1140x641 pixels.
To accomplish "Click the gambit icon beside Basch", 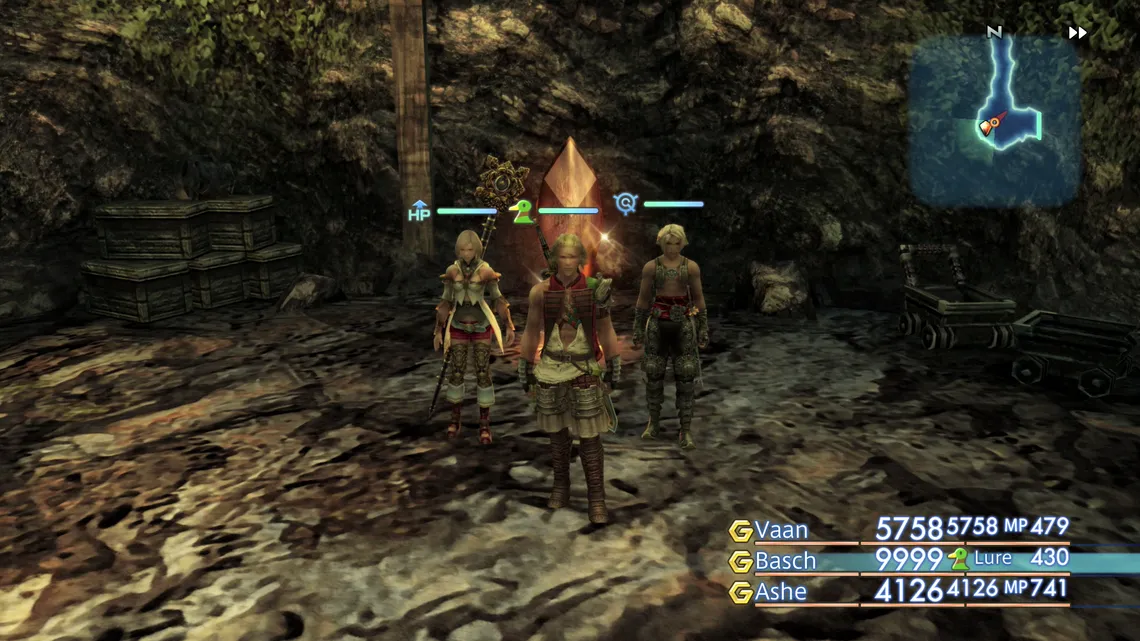I will pos(740,561).
